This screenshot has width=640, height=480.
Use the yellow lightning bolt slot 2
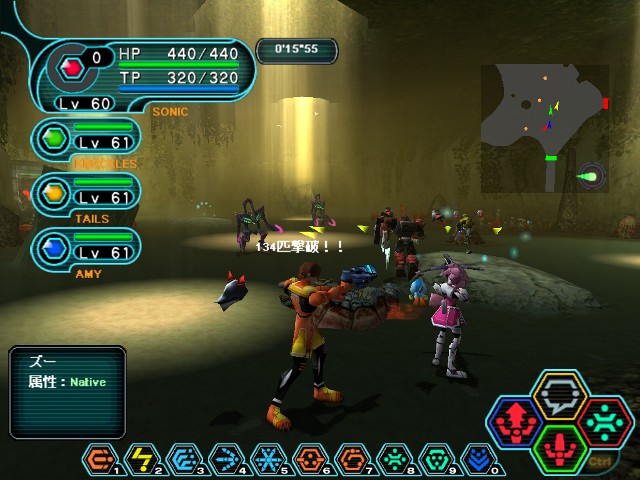(x=141, y=461)
